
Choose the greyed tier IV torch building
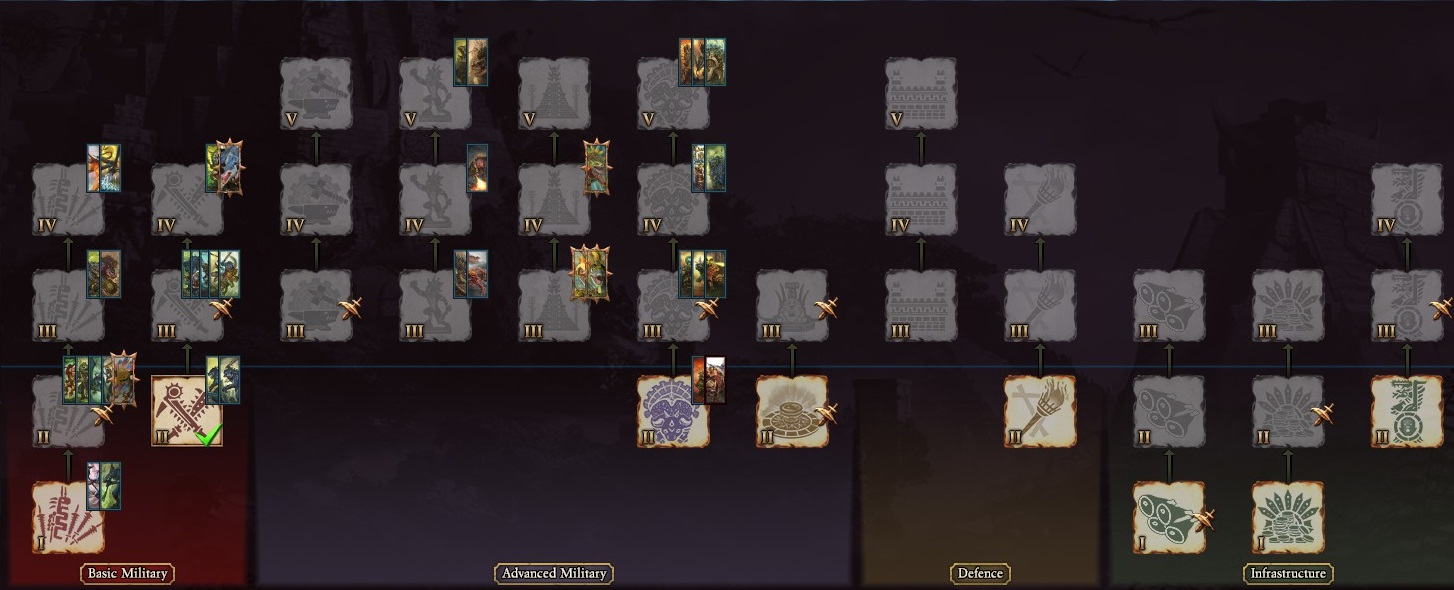pyautogui.click(x=1040, y=199)
